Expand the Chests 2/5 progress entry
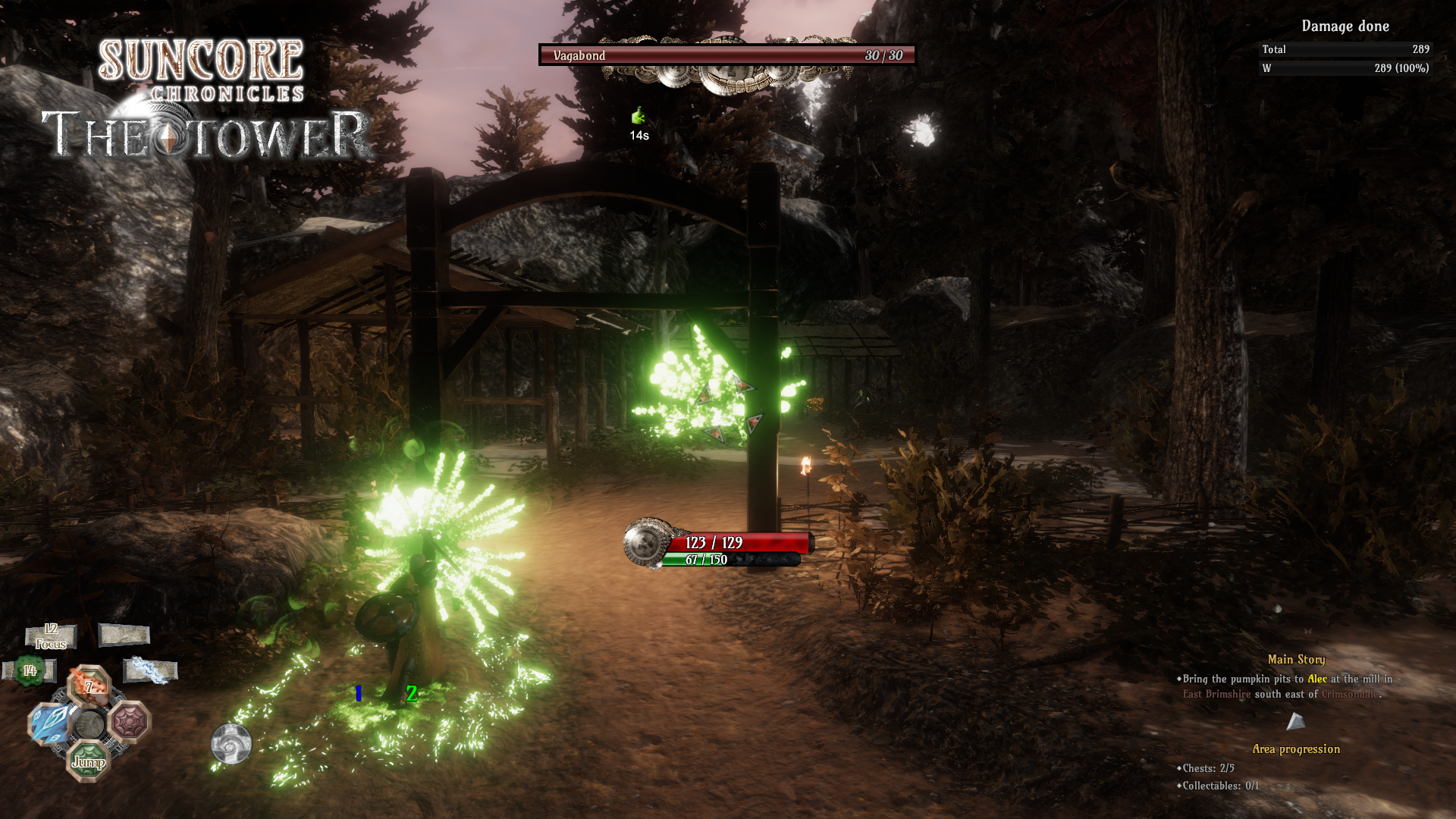 click(x=1206, y=768)
